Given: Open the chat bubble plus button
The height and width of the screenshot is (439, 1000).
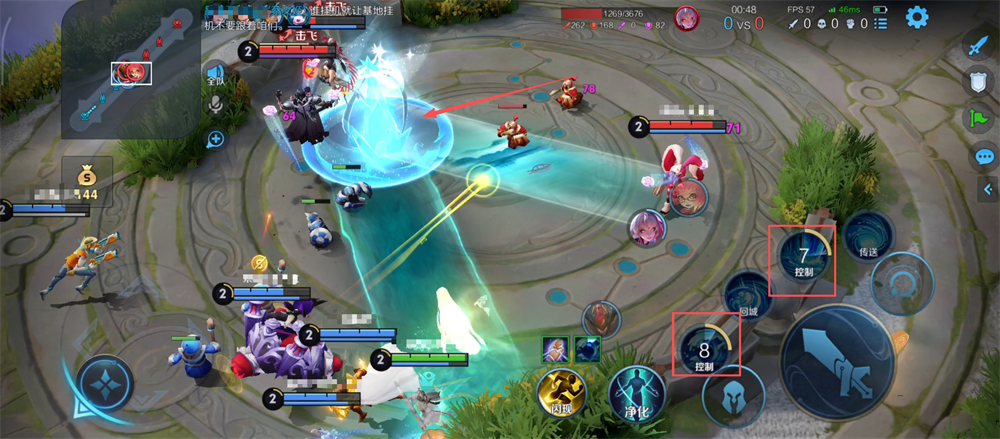Looking at the screenshot, I should [214, 139].
